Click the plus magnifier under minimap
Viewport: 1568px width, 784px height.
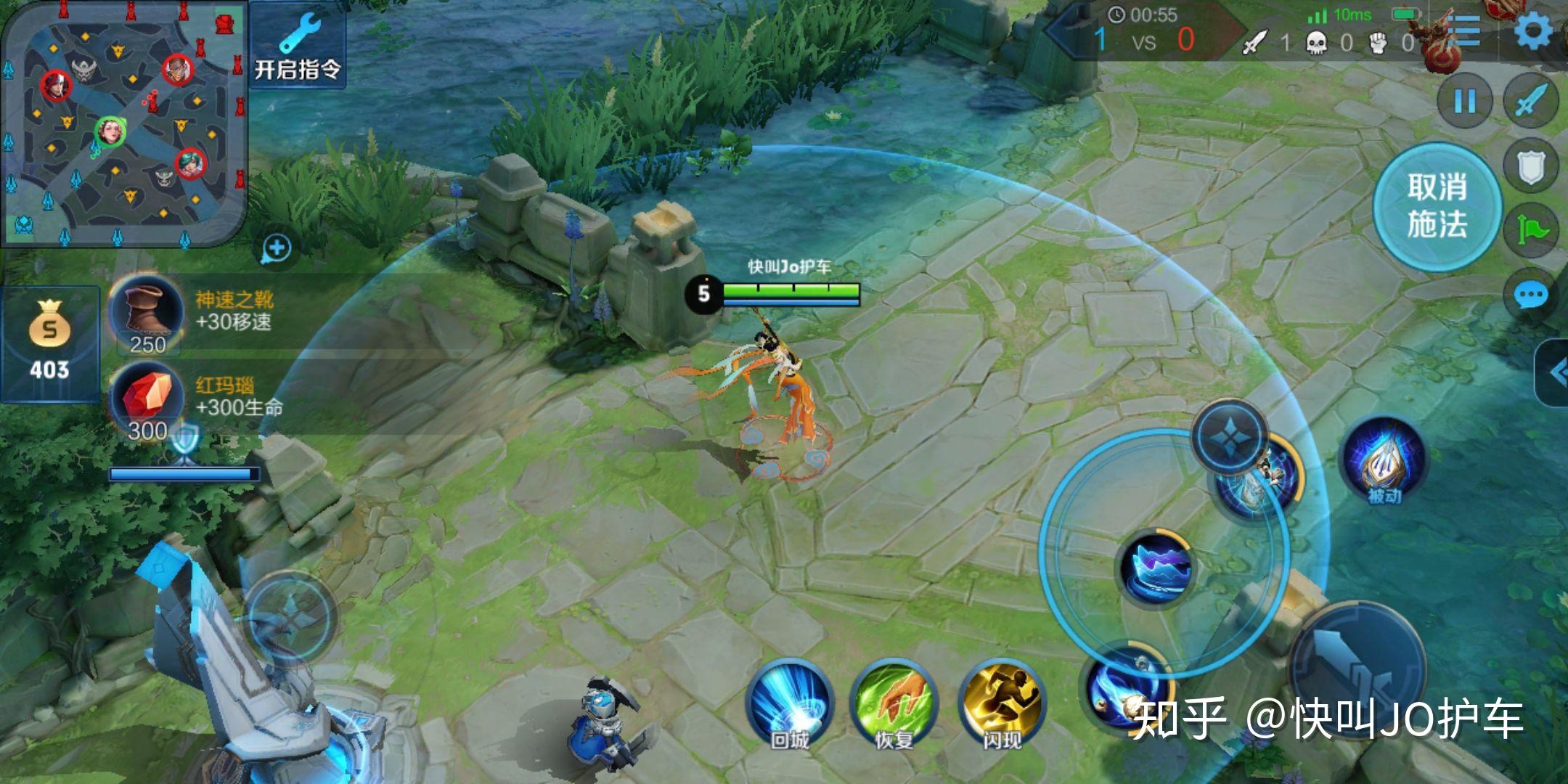pos(277,249)
